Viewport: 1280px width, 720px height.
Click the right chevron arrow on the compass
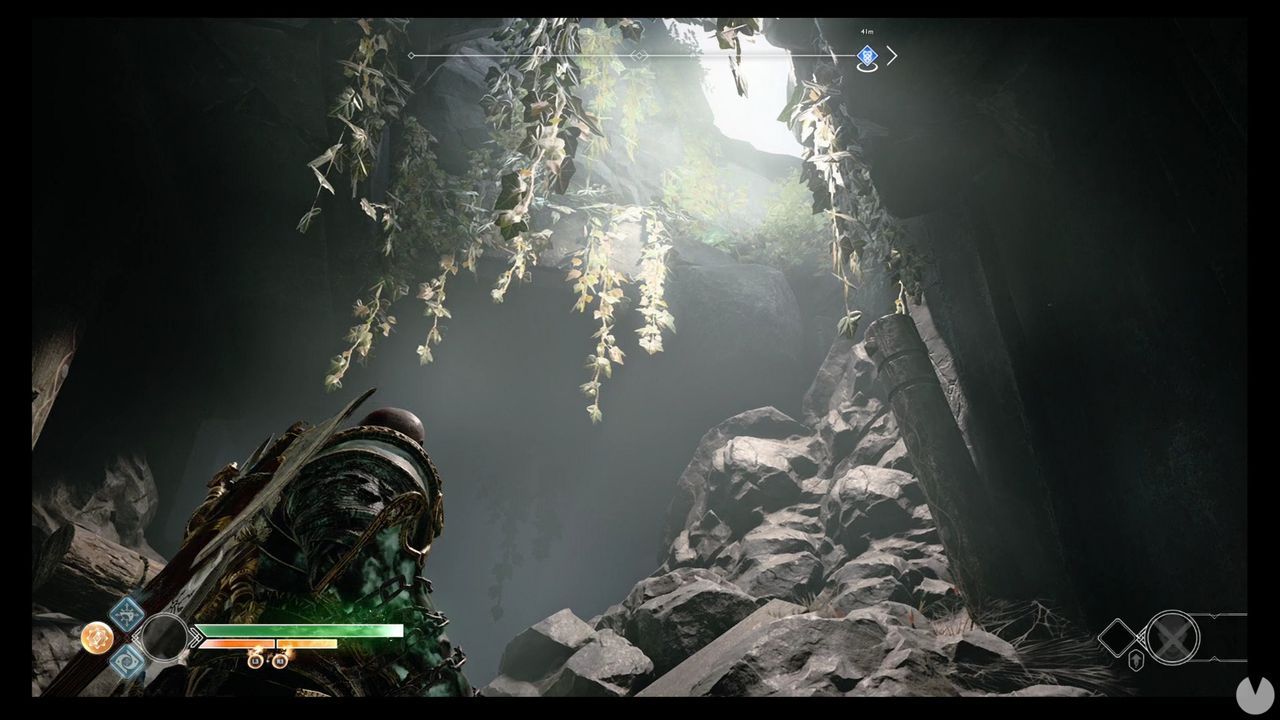(893, 56)
